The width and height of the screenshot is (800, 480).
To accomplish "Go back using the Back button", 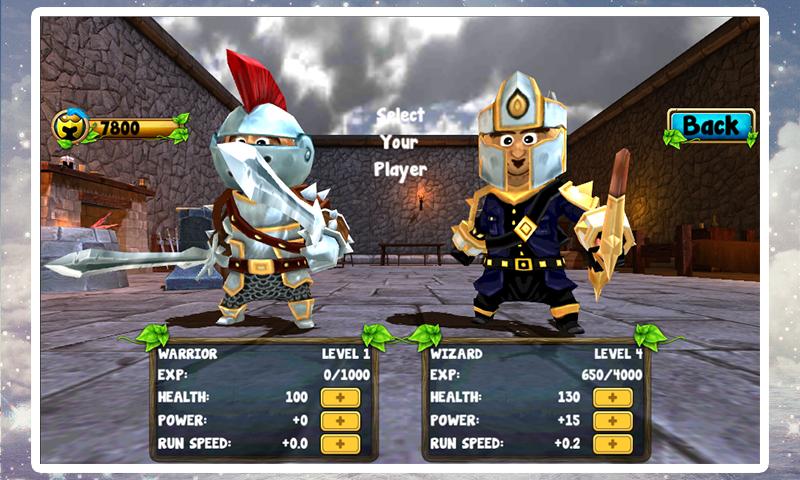I will [710, 126].
